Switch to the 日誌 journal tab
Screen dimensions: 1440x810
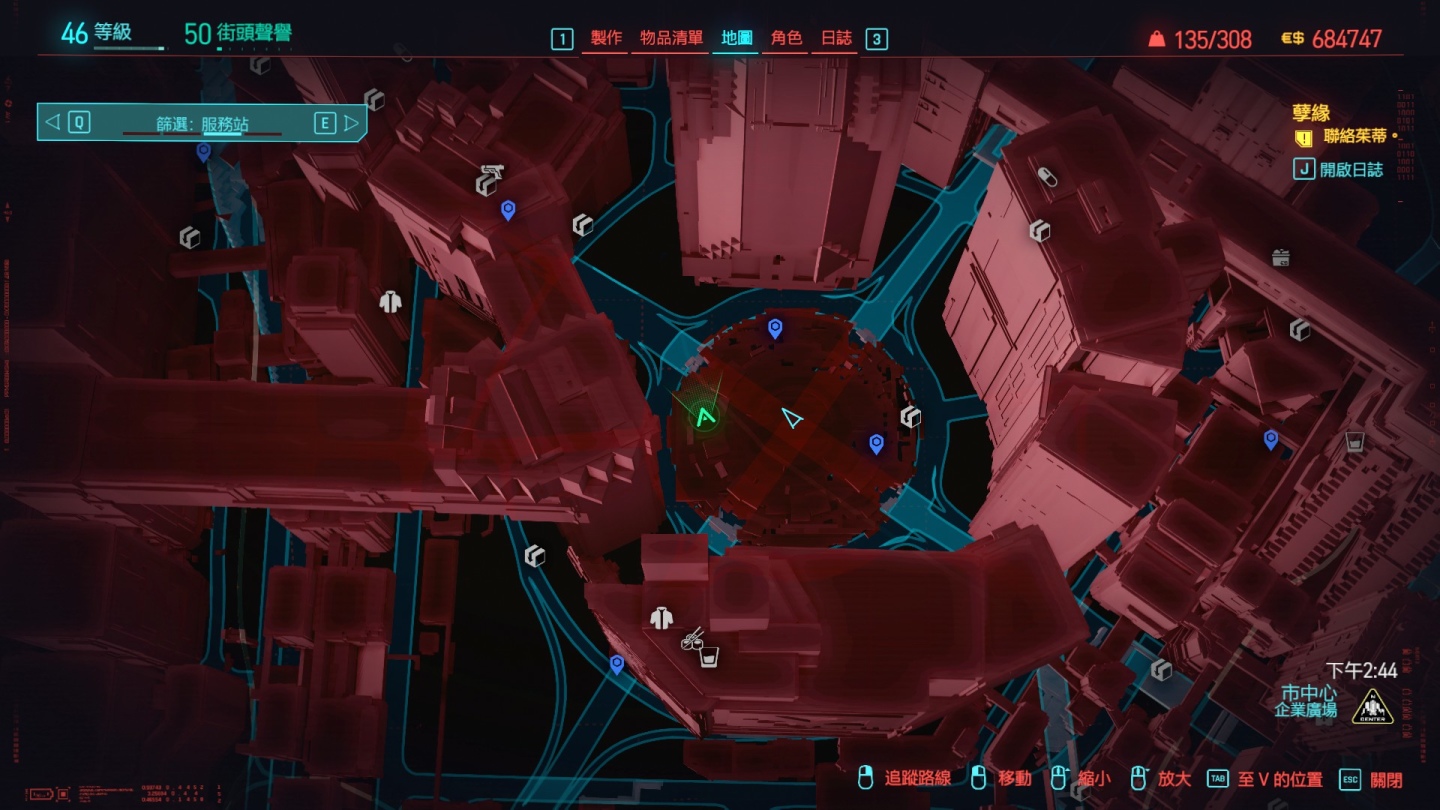(836, 39)
